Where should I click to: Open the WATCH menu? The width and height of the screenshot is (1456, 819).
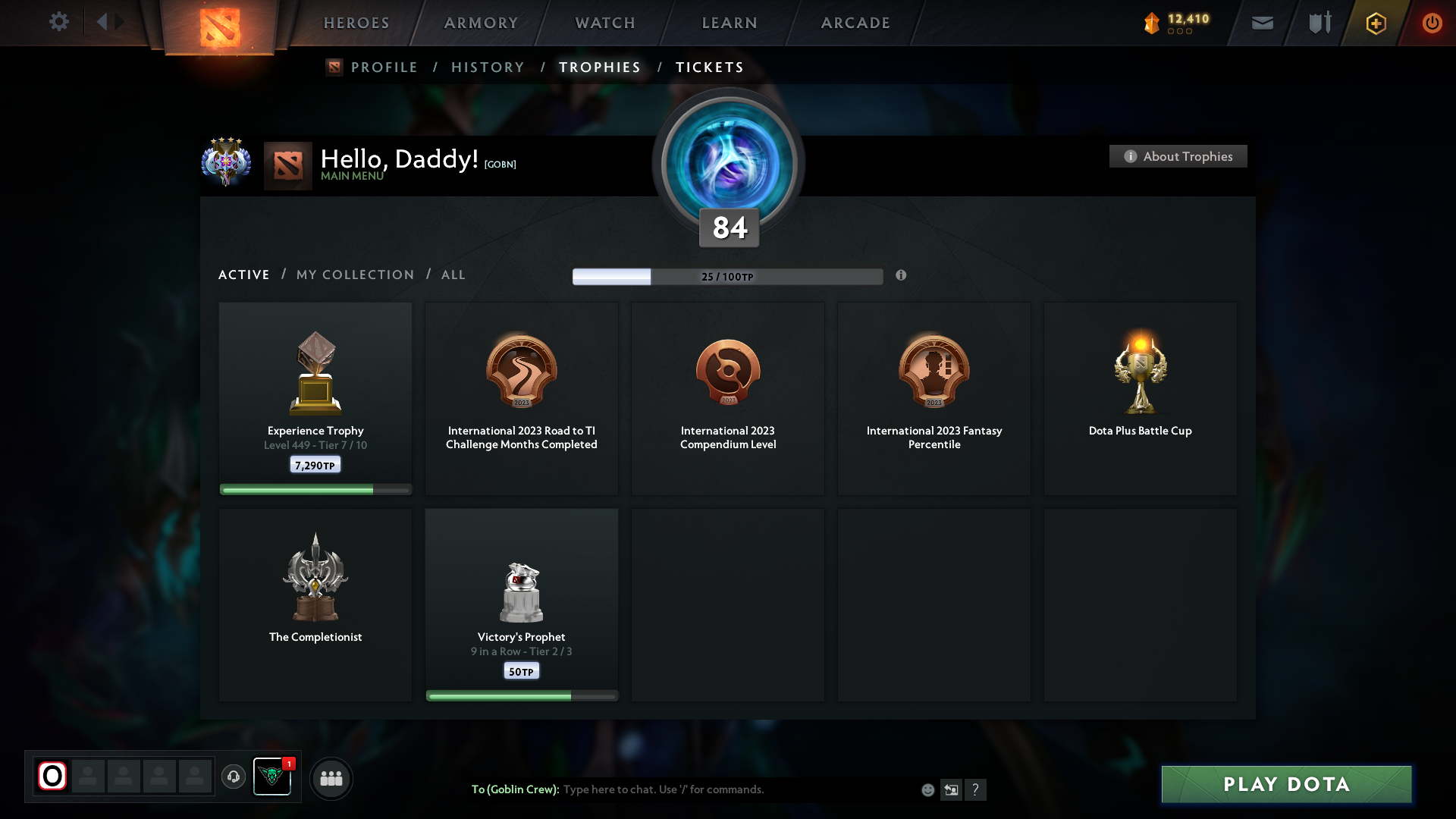[x=604, y=23]
